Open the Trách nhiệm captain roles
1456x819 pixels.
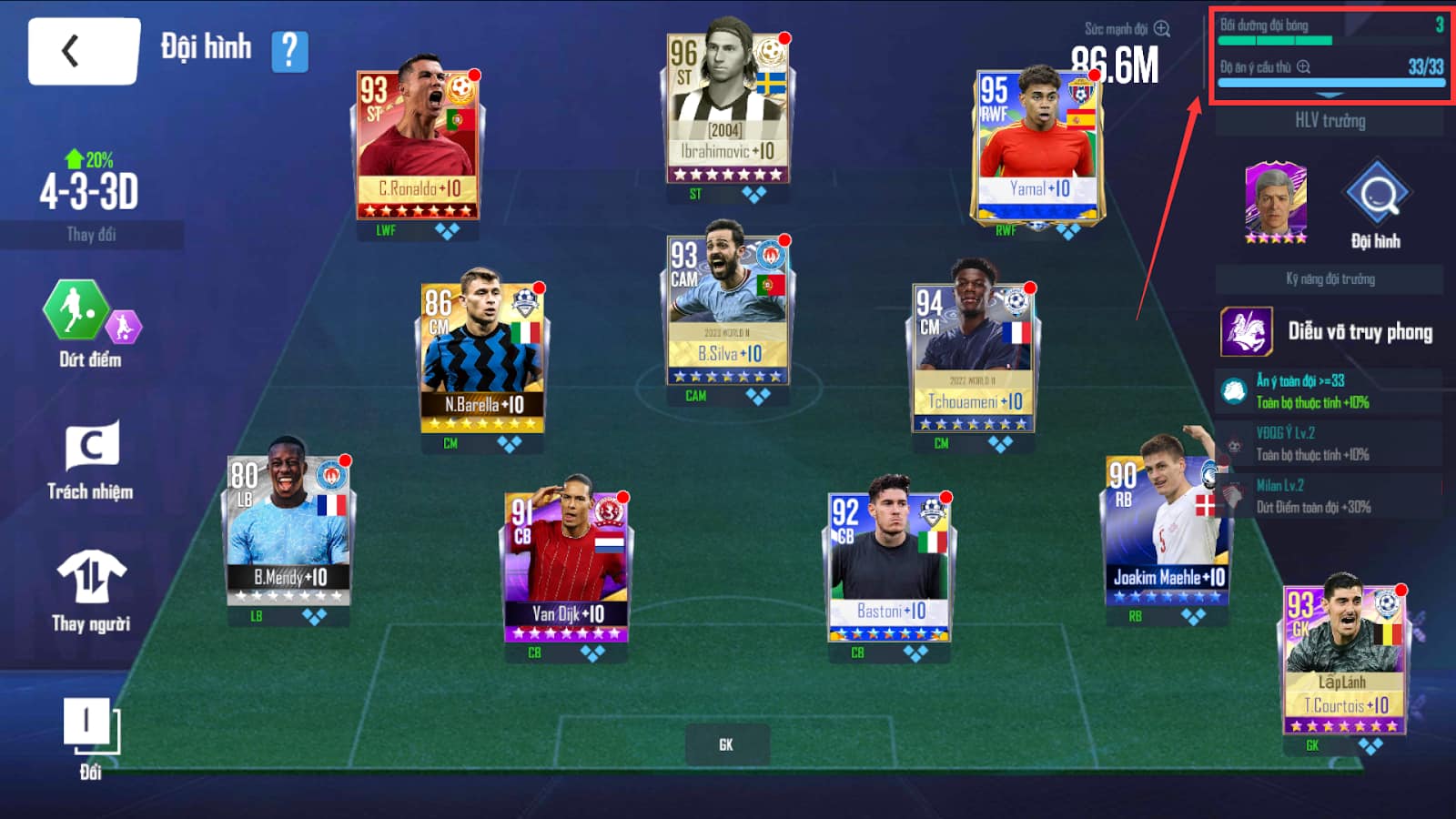pyautogui.click(x=91, y=460)
